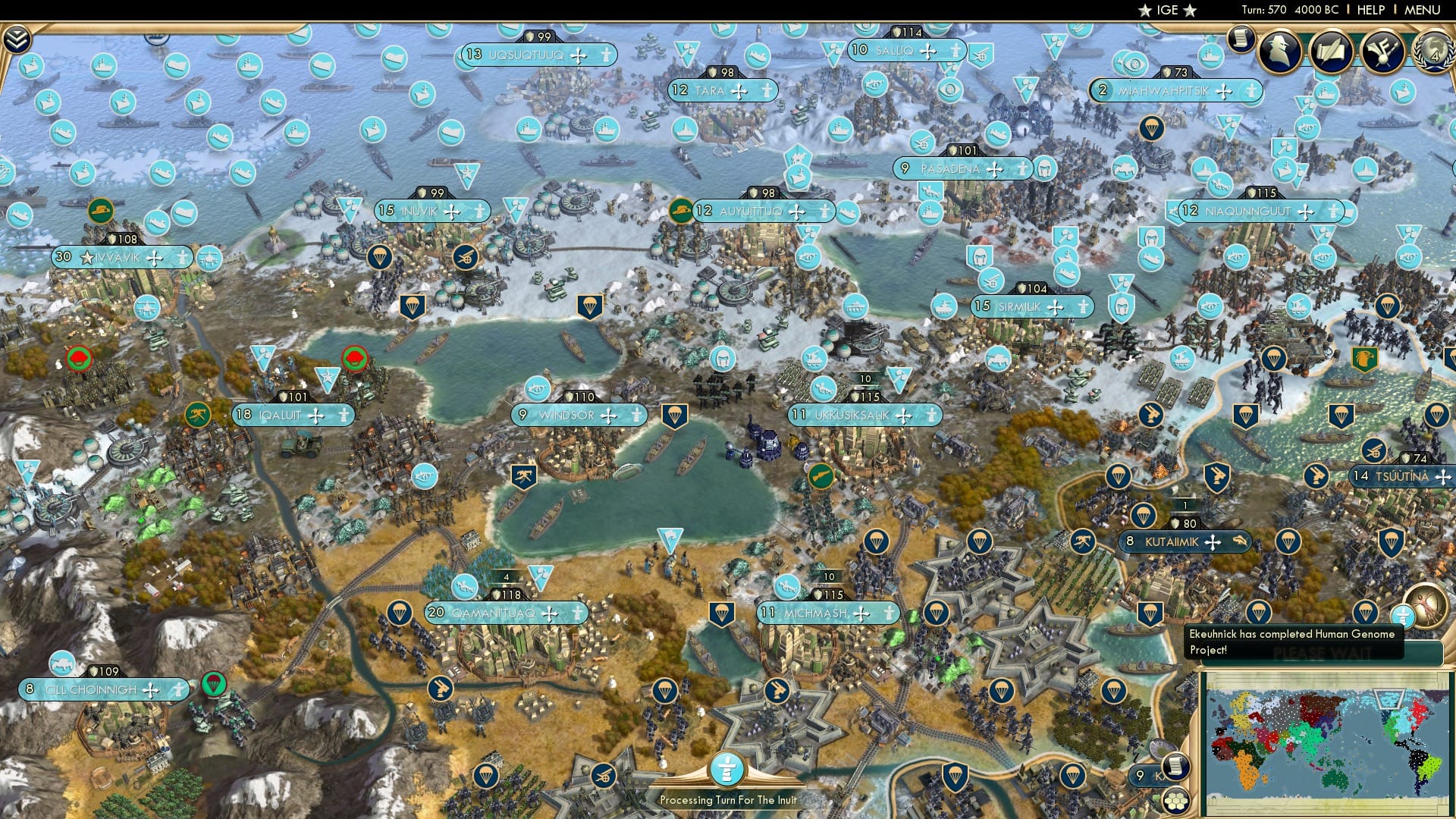Open HELP from the top bar

point(1370,9)
